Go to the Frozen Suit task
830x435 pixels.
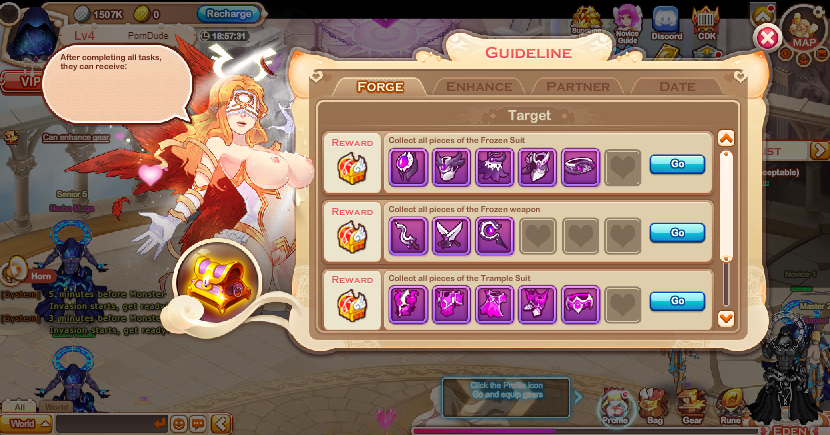coord(677,165)
